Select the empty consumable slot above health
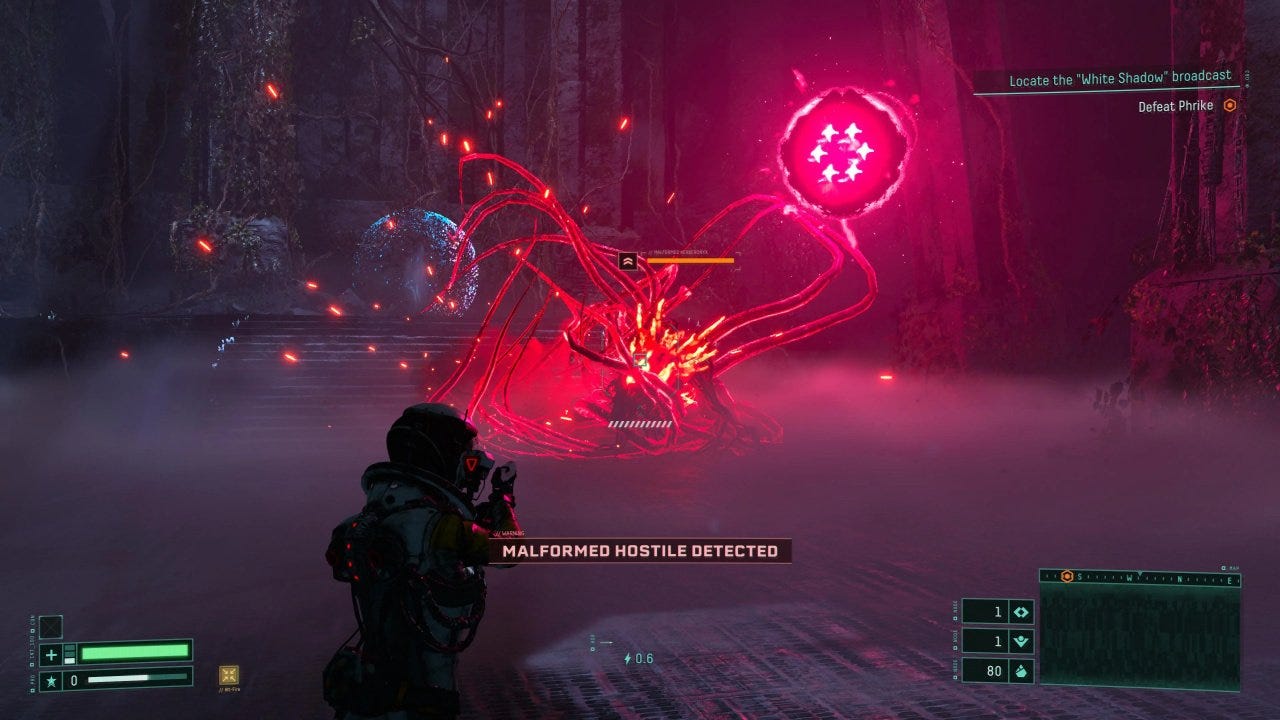This screenshot has height=720, width=1280. [51, 627]
